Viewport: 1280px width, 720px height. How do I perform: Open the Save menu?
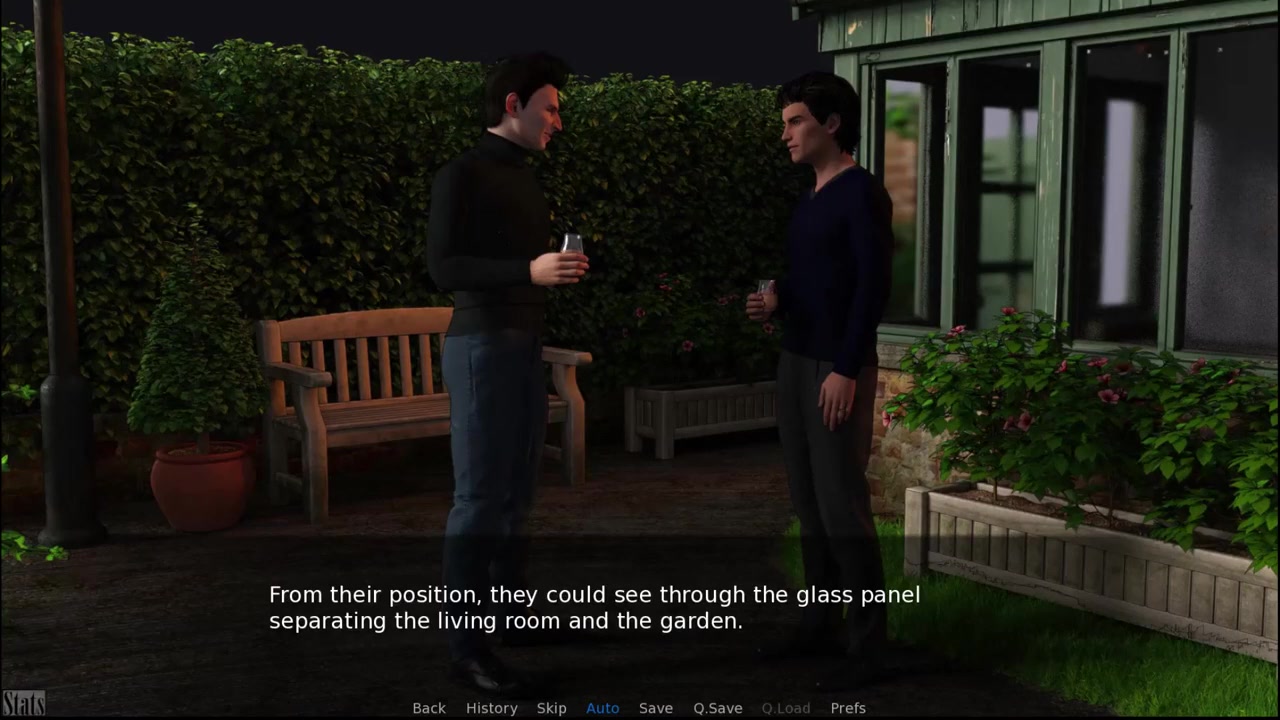[x=656, y=708]
